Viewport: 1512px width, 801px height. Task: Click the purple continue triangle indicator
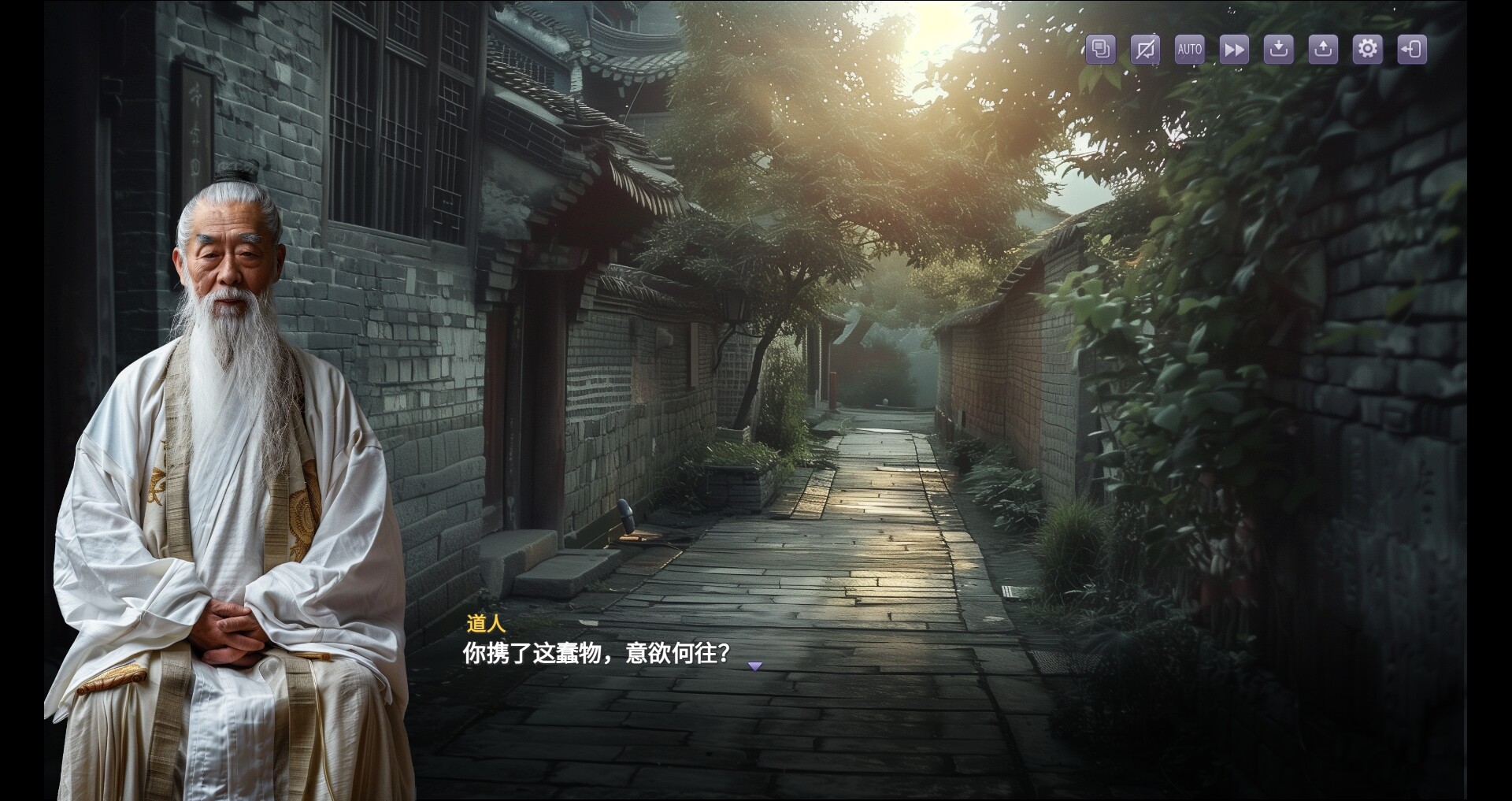[757, 666]
